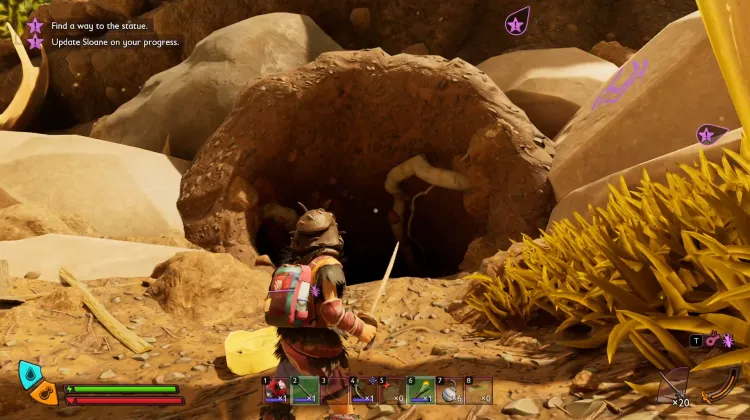Select hotbar slot 1 with the red item
The height and width of the screenshot is (420, 750).
[276, 389]
